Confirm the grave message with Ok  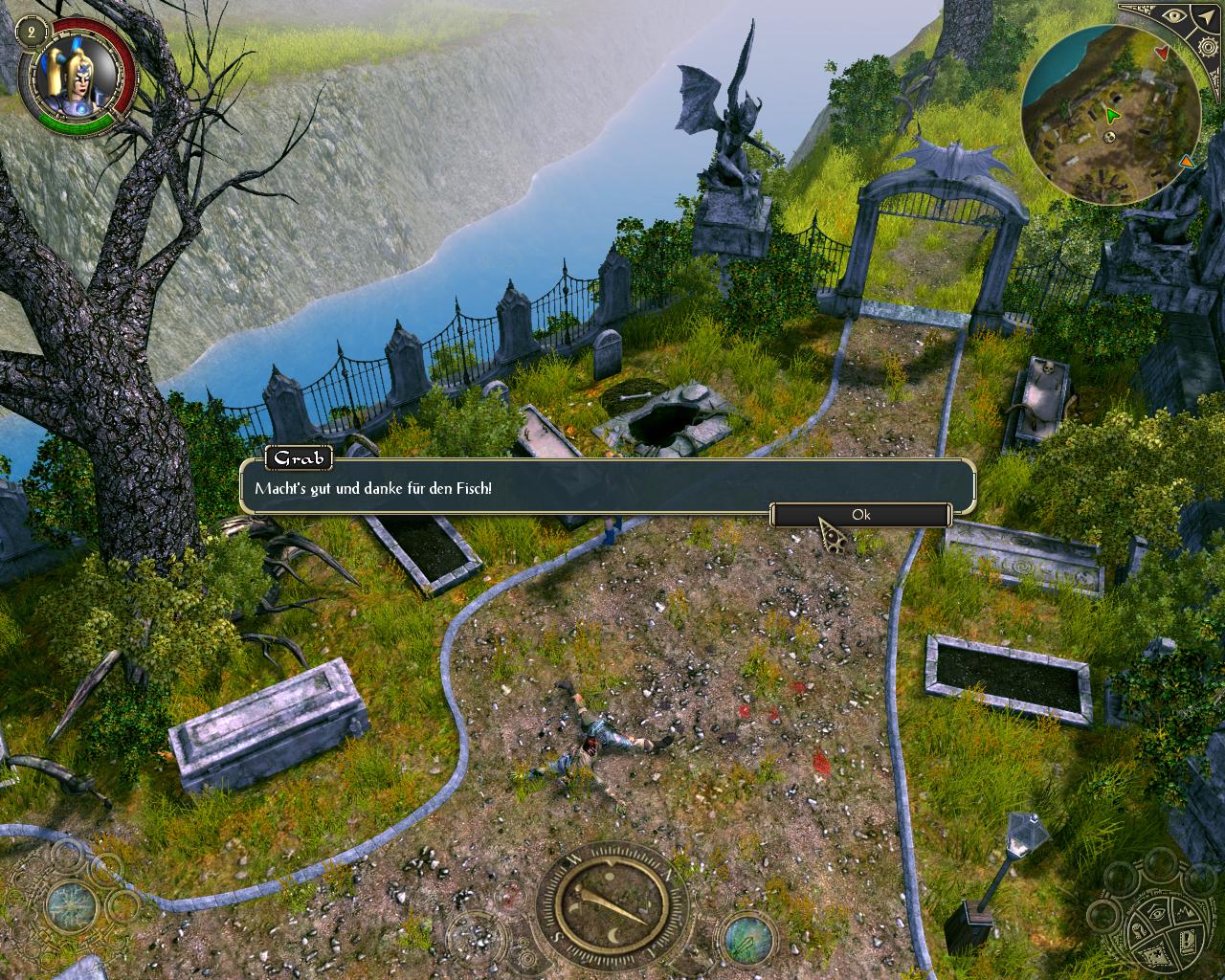click(x=860, y=515)
